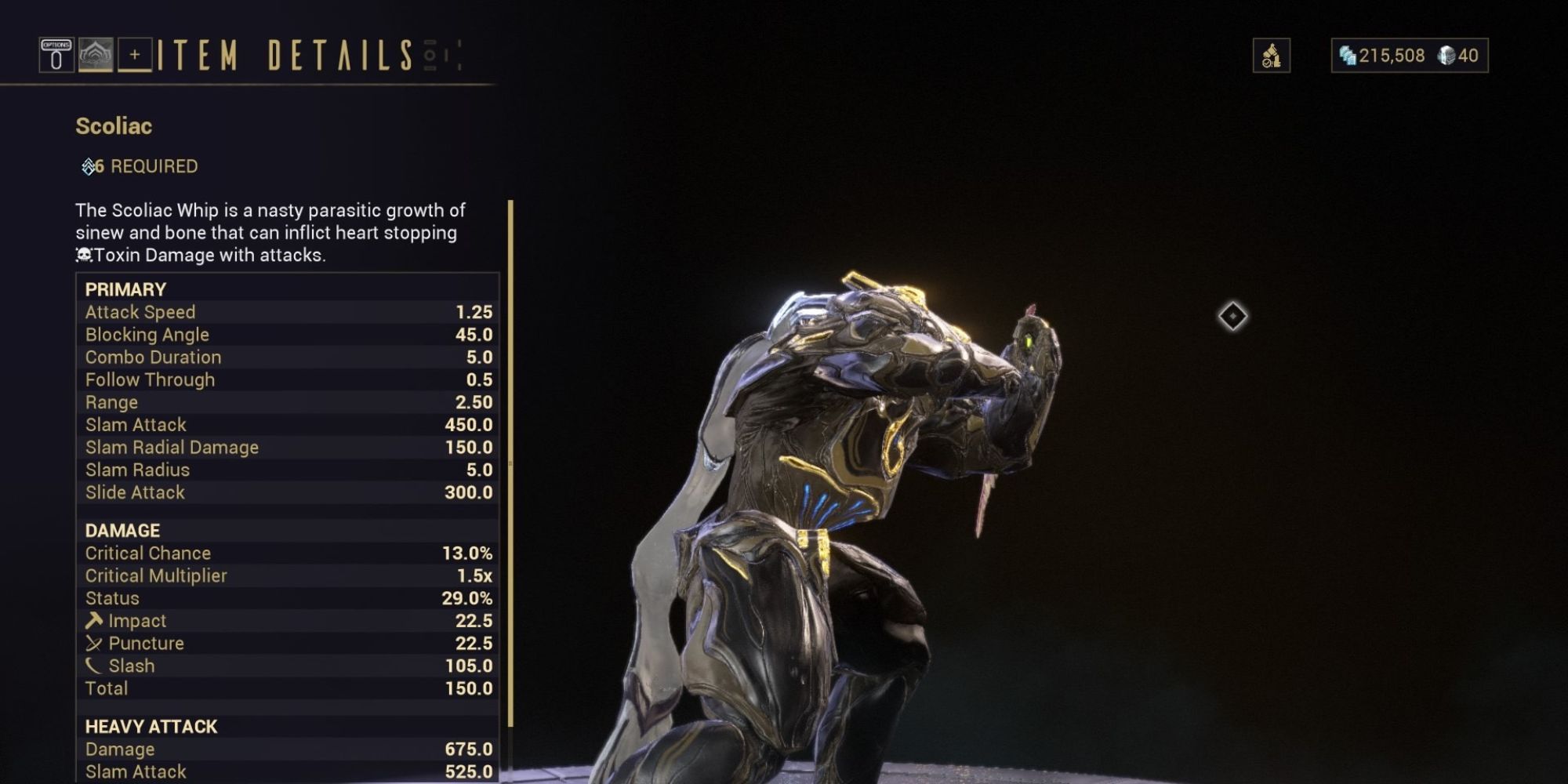1568x784 pixels.
Task: Select the Impact damage icon
Action: (x=94, y=620)
